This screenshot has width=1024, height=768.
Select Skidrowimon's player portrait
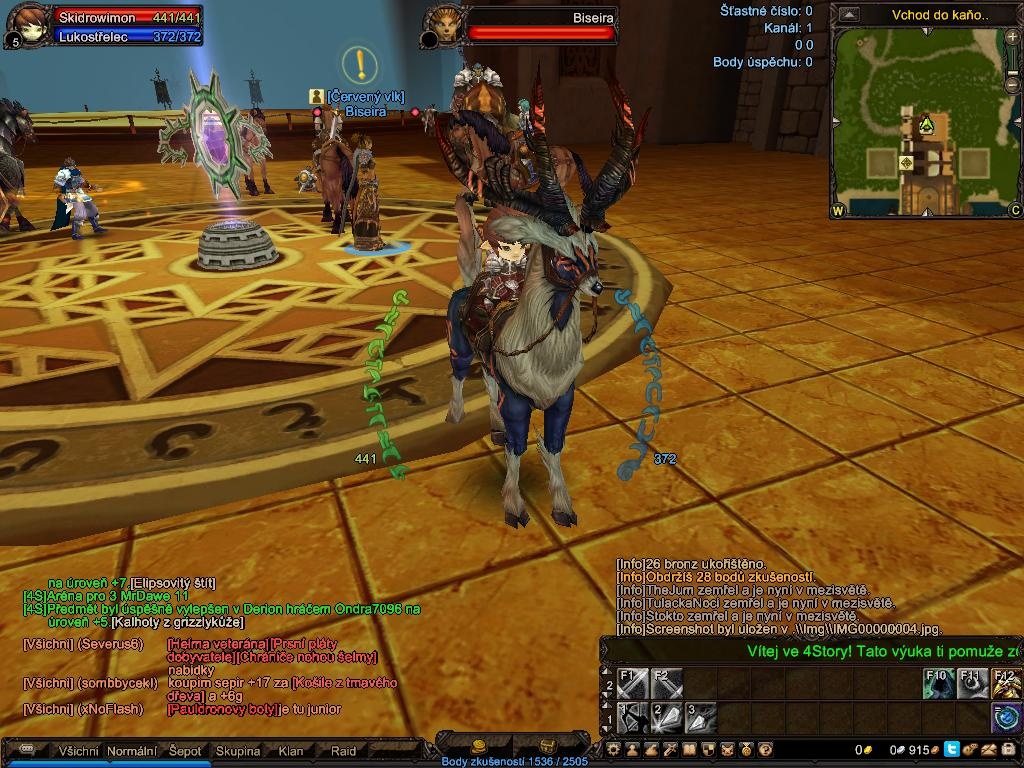(26, 24)
